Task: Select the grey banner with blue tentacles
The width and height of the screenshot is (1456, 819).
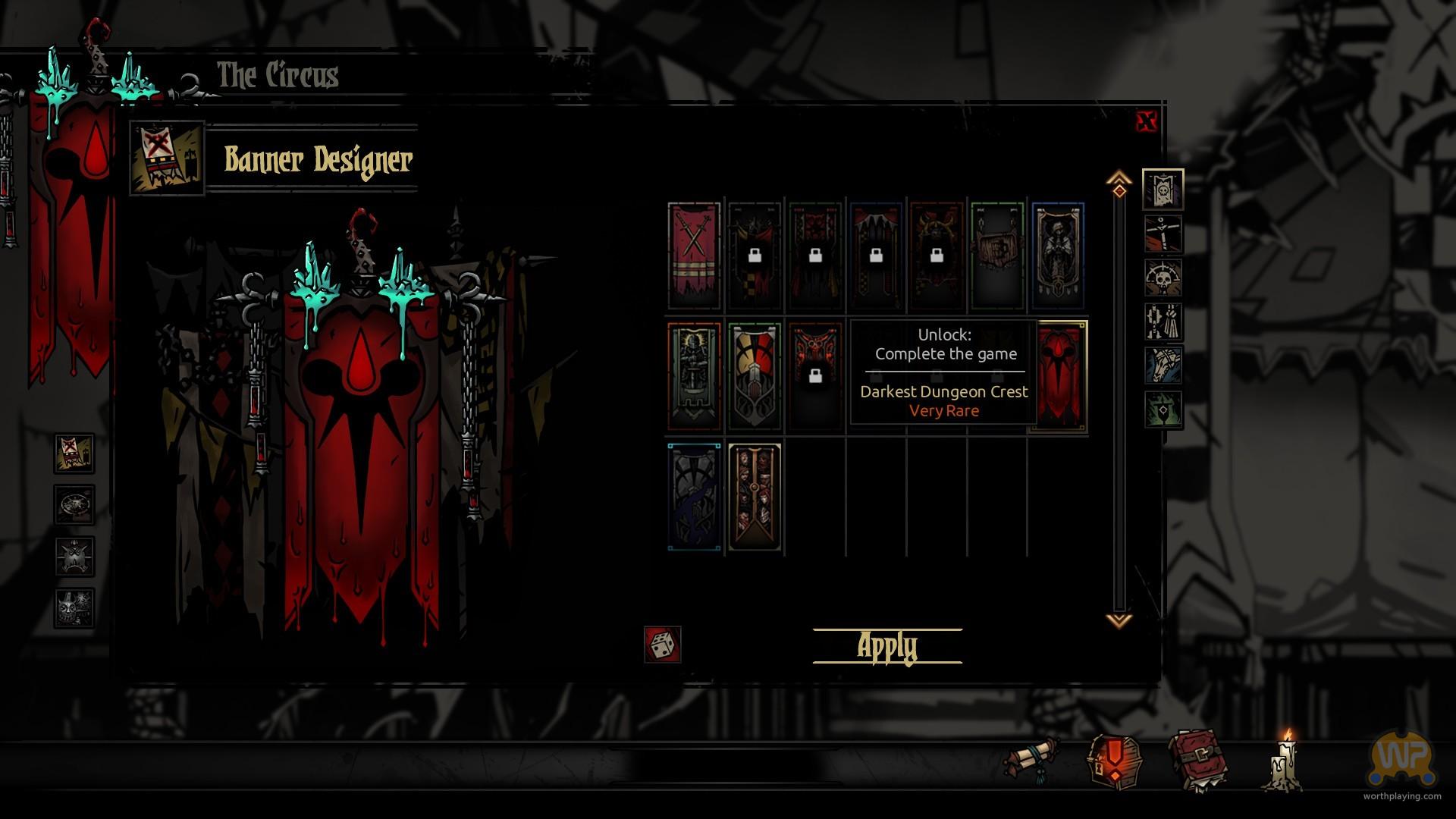Action: coord(694,496)
